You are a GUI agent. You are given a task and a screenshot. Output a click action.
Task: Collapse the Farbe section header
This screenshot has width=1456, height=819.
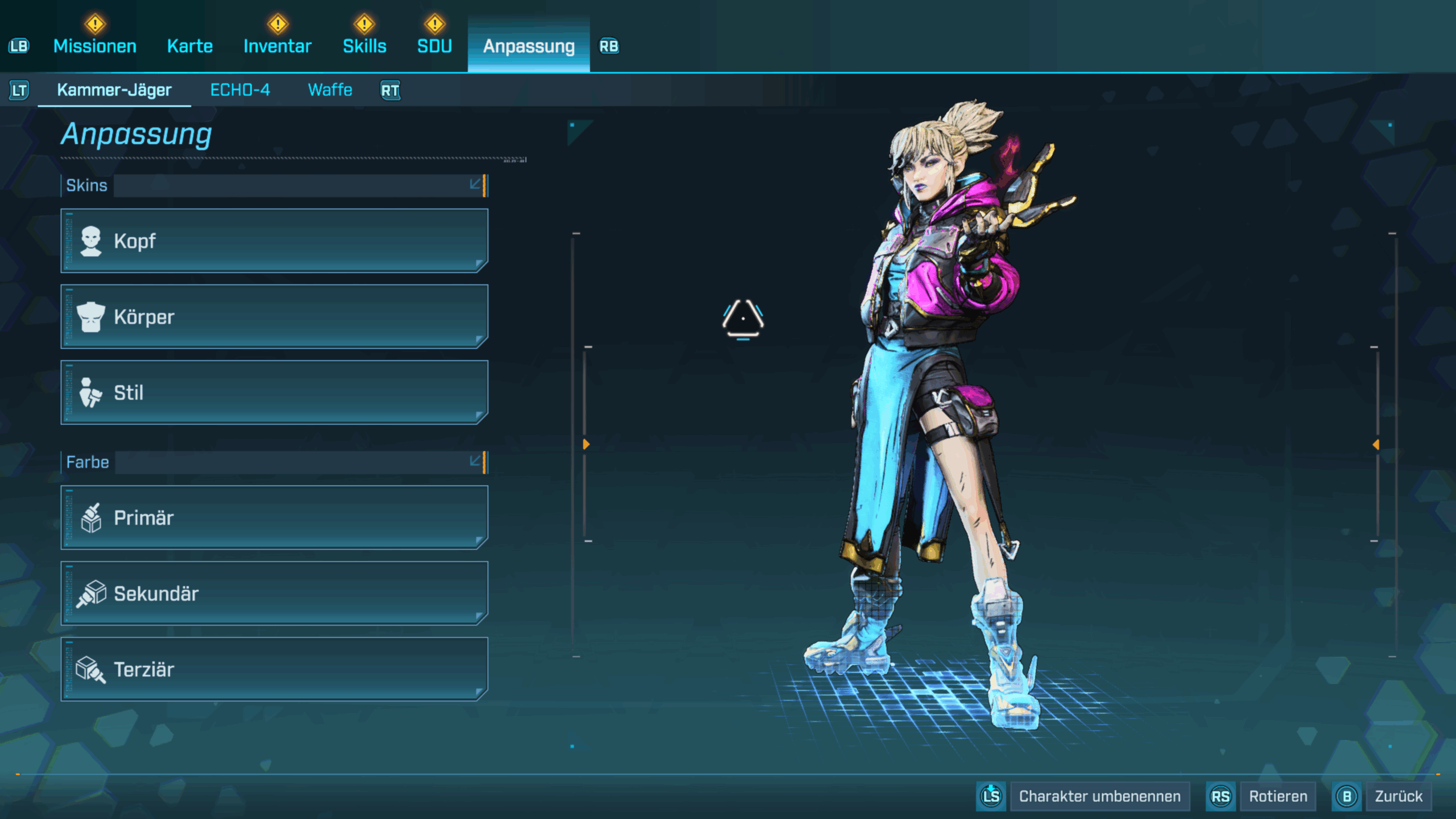475,461
